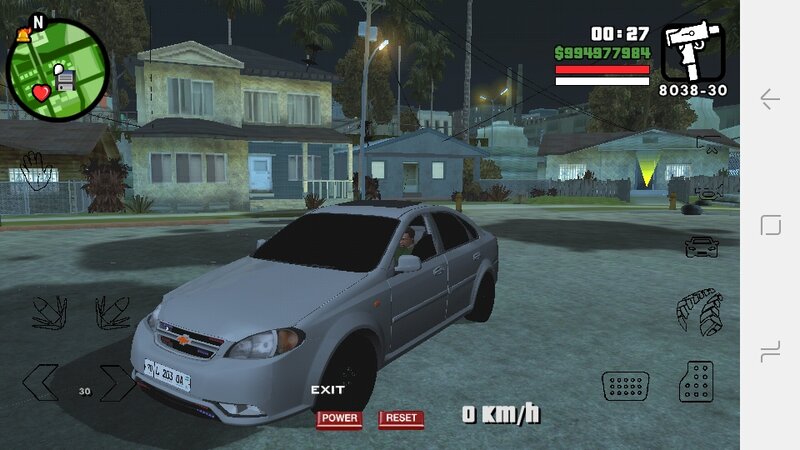
Task: Steer right with the right arrow
Action: point(116,383)
